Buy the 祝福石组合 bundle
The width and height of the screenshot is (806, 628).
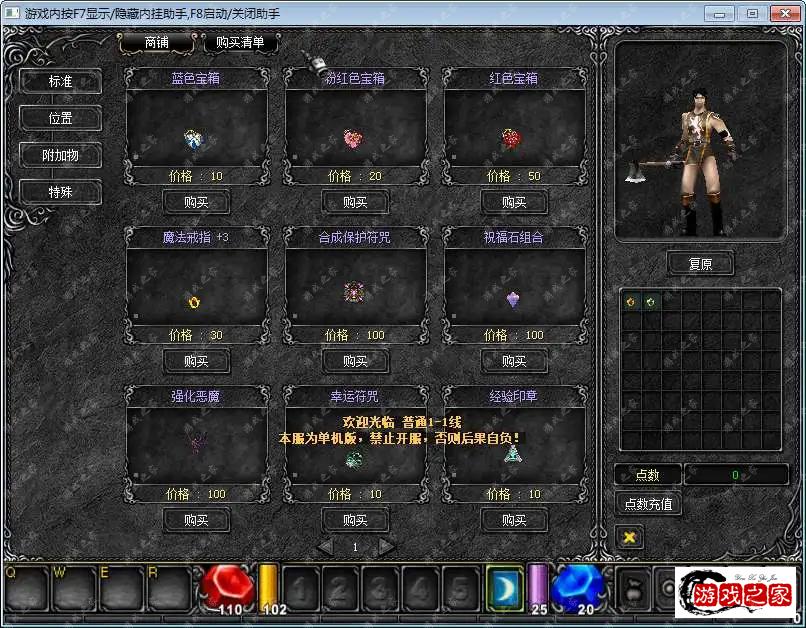514,361
